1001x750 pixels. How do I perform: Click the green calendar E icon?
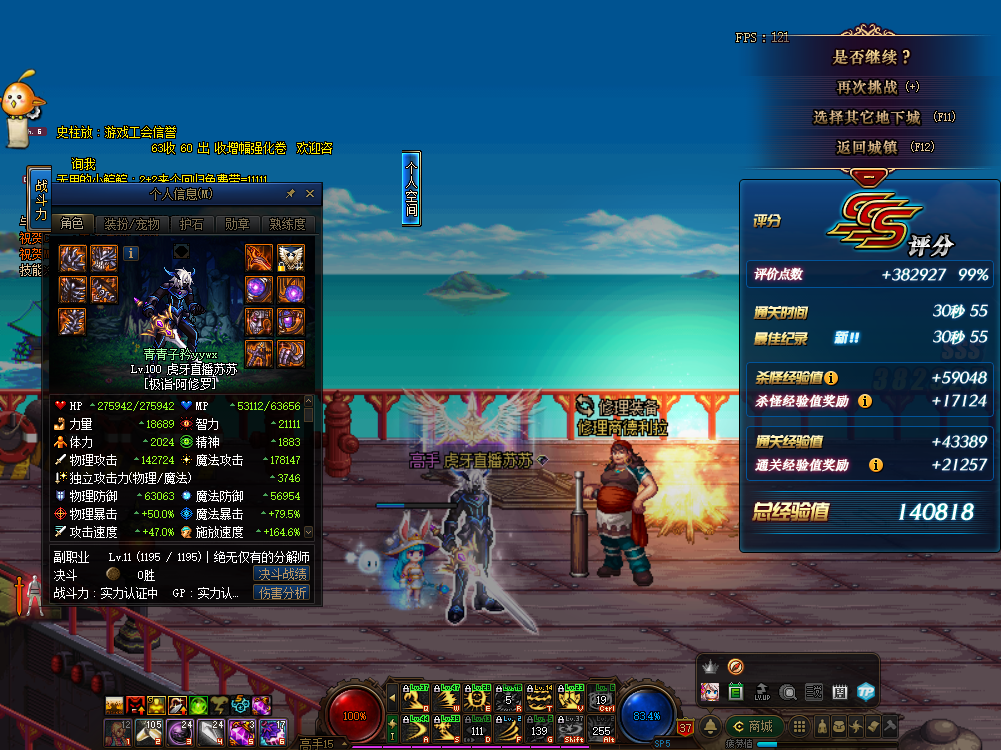point(737,691)
